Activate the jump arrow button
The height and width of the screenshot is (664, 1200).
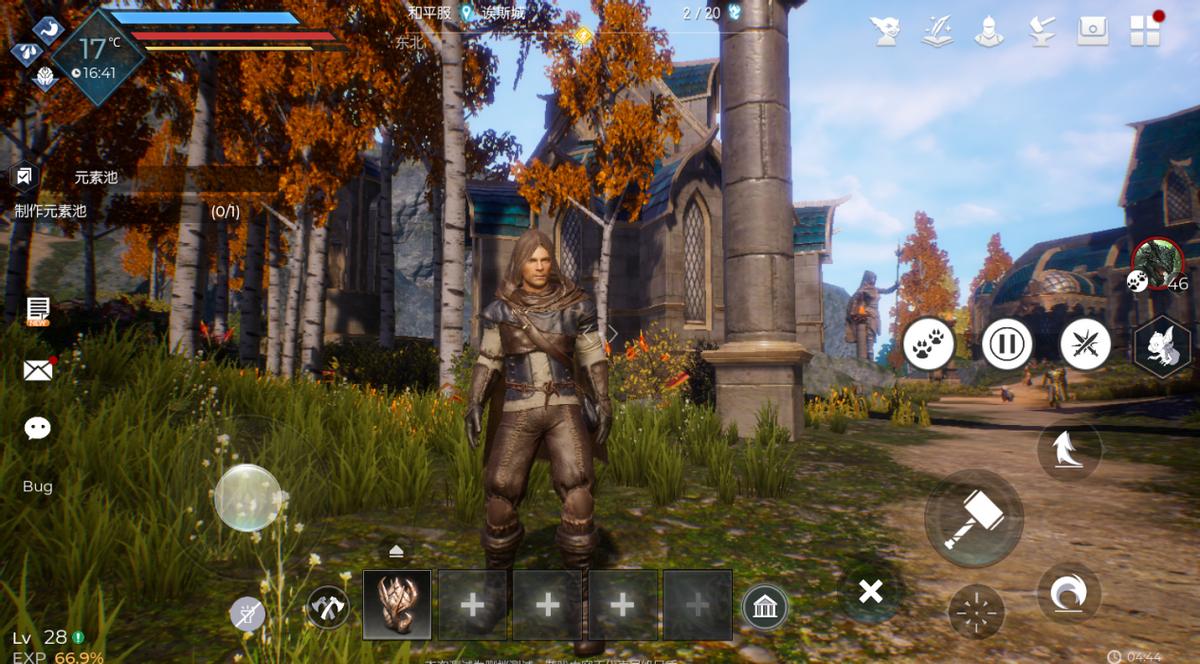click(x=1068, y=451)
